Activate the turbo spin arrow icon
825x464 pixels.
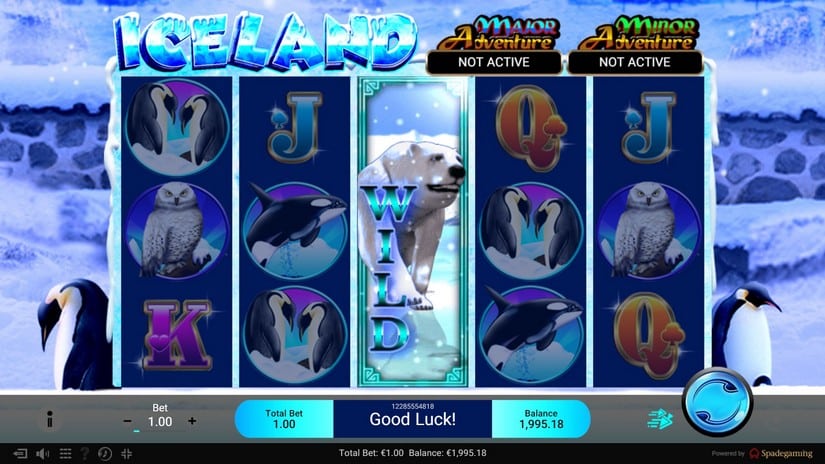(x=656, y=420)
